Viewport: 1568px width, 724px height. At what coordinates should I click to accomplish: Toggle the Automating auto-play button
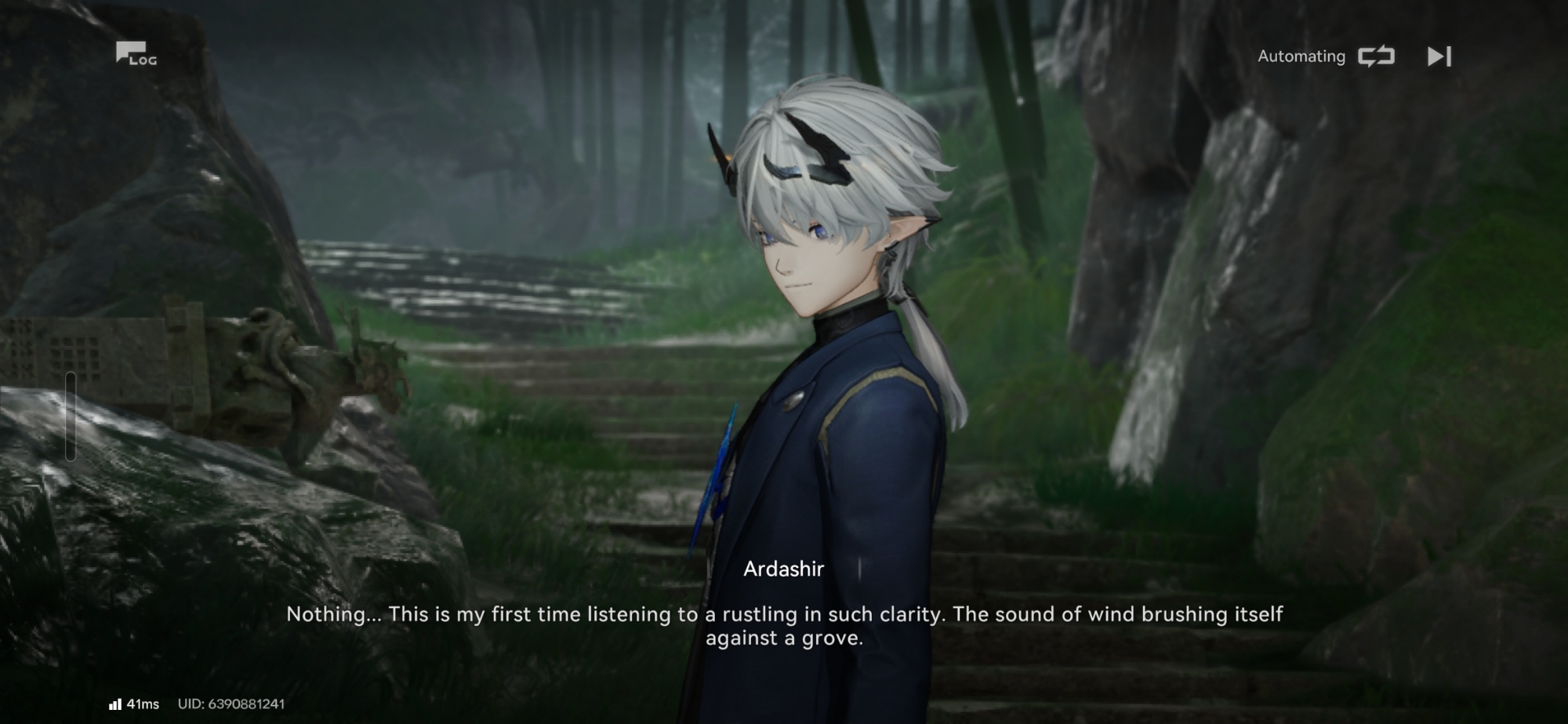1376,56
